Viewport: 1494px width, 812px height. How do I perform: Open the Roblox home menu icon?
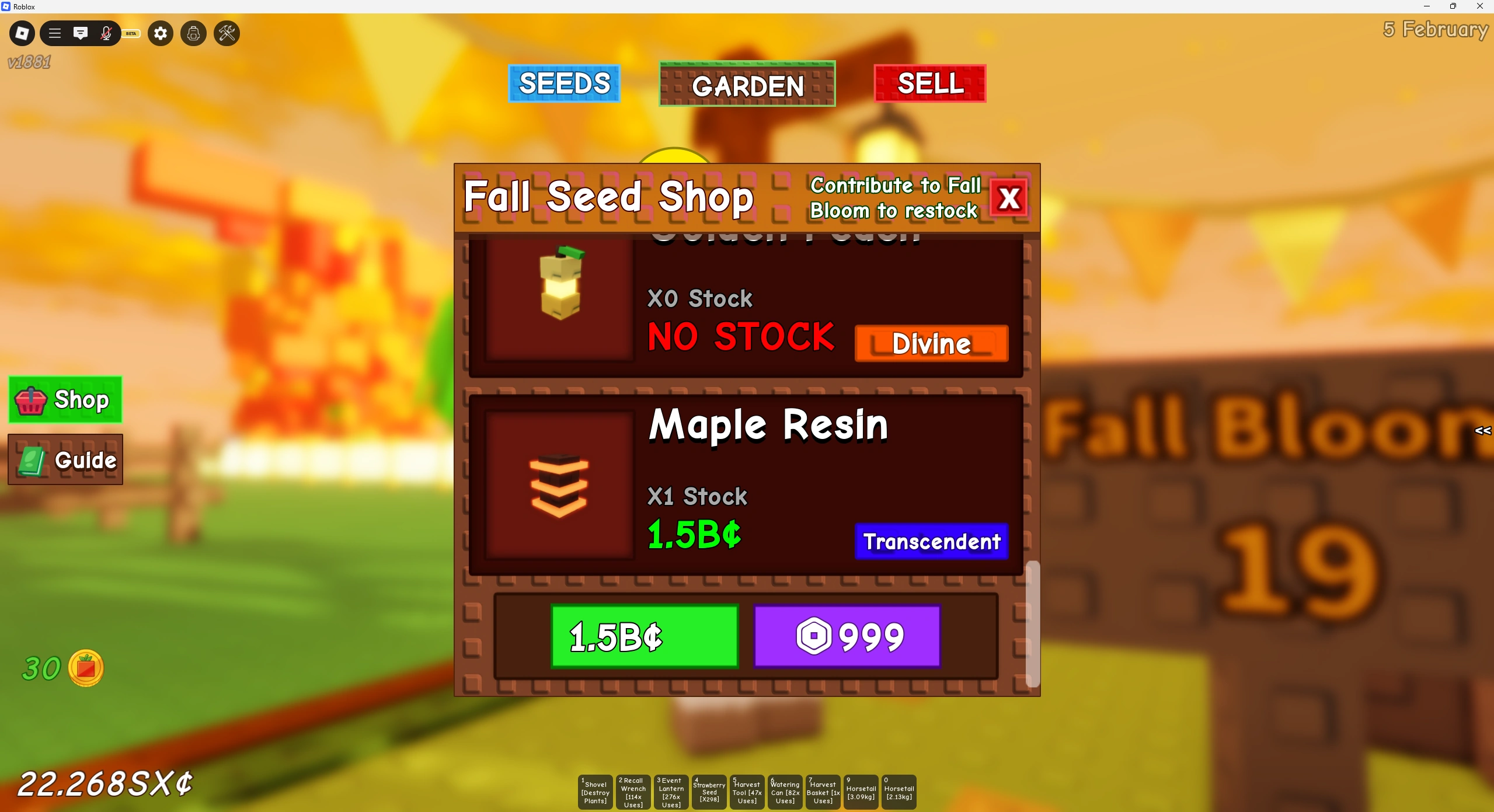click(x=22, y=33)
